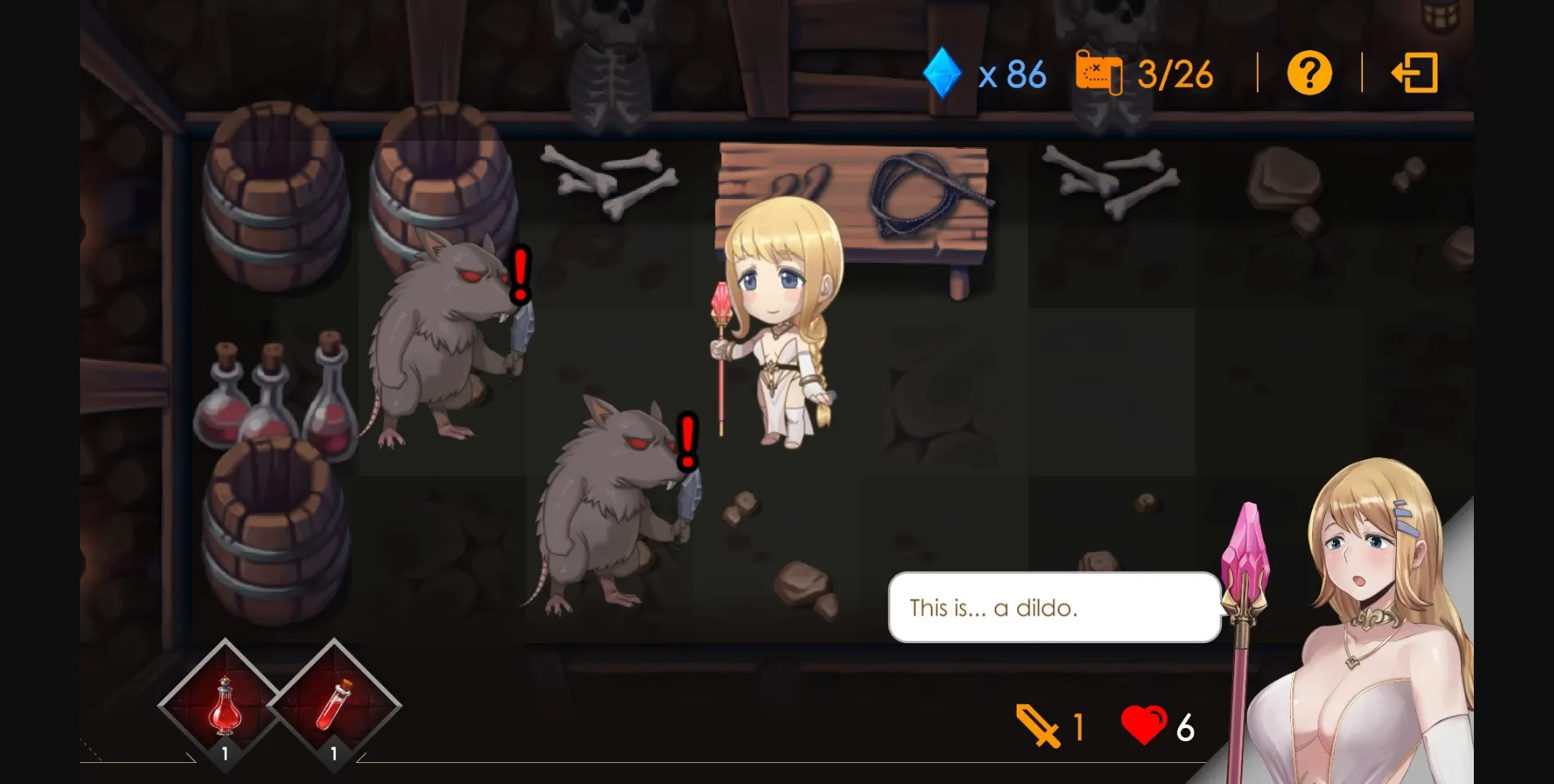Tap the dialogue bubble saying 'This is... a dildo.'

point(1052,608)
